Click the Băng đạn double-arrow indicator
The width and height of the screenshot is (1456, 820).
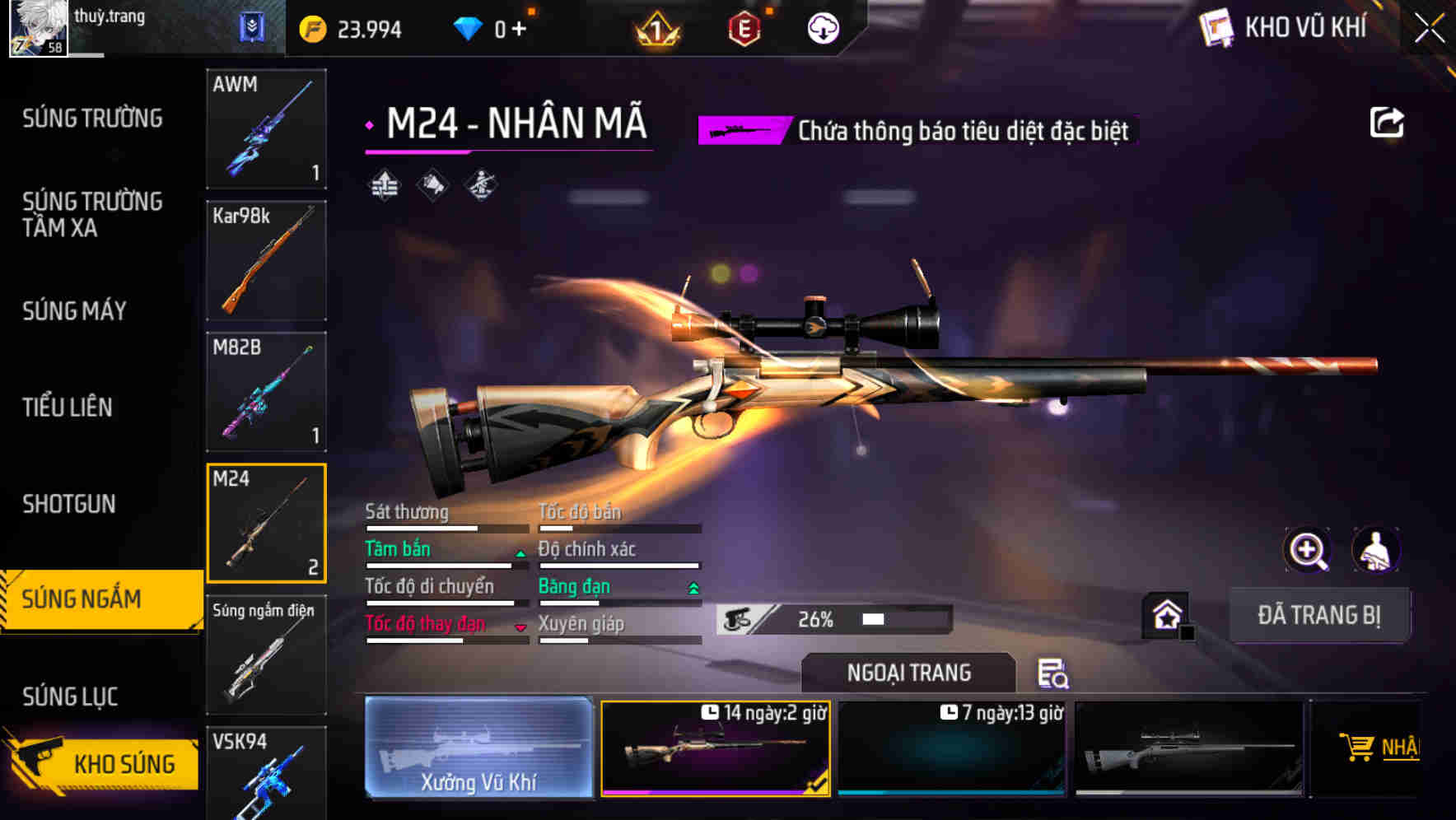(x=693, y=589)
